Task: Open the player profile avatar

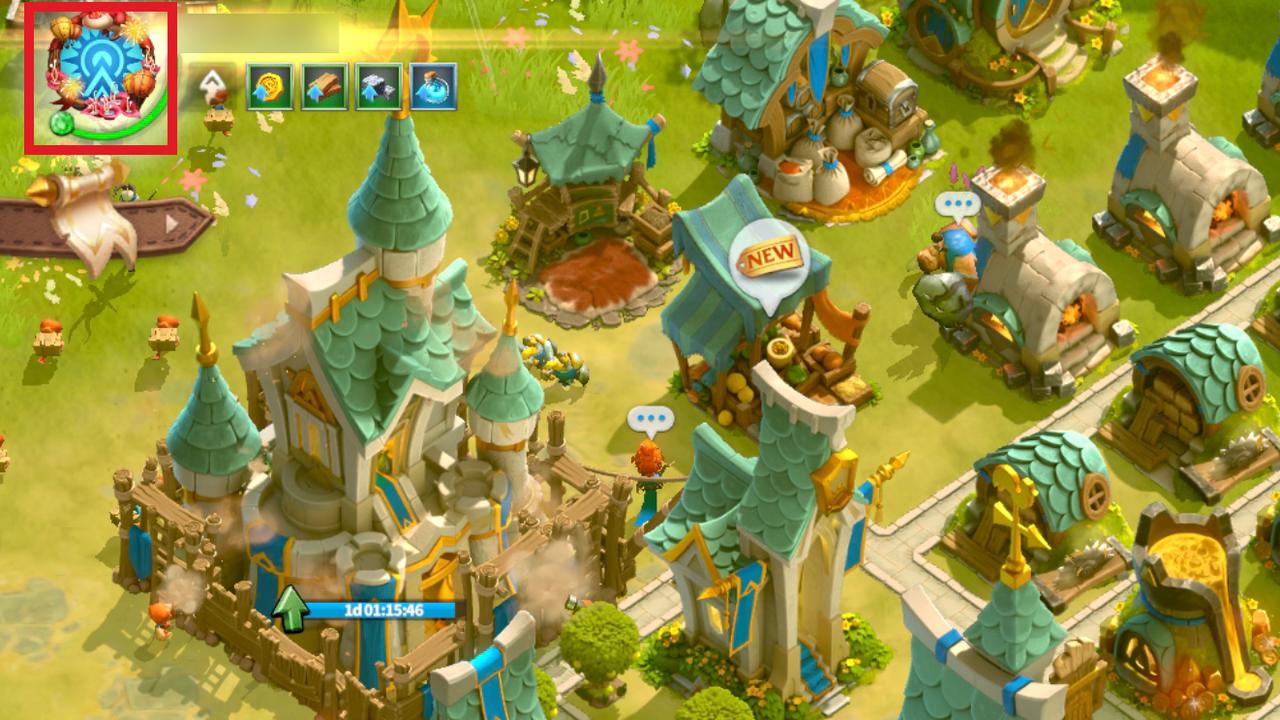Action: pos(100,78)
